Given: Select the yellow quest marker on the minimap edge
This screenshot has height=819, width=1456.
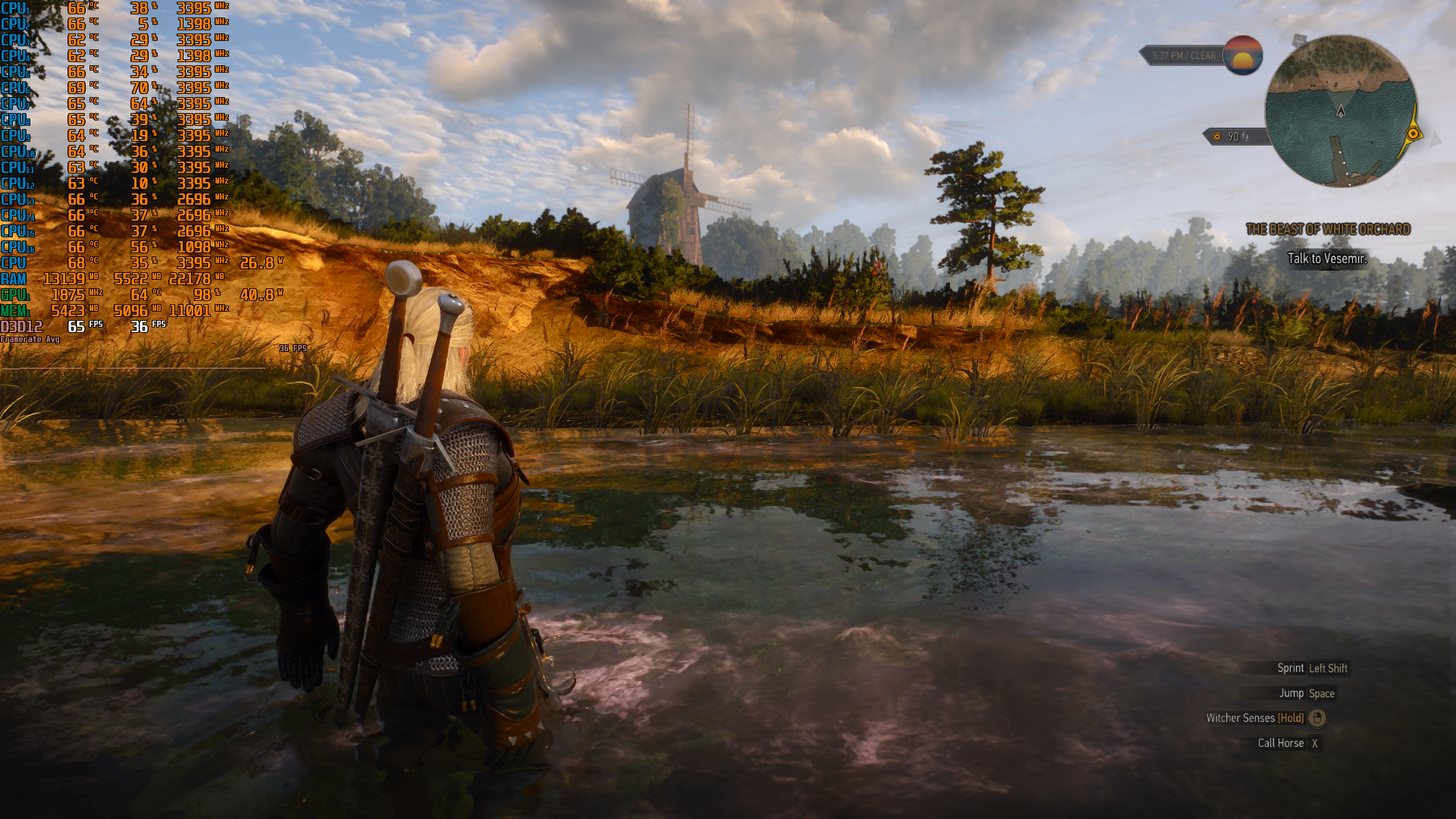Looking at the screenshot, I should click(x=1413, y=134).
